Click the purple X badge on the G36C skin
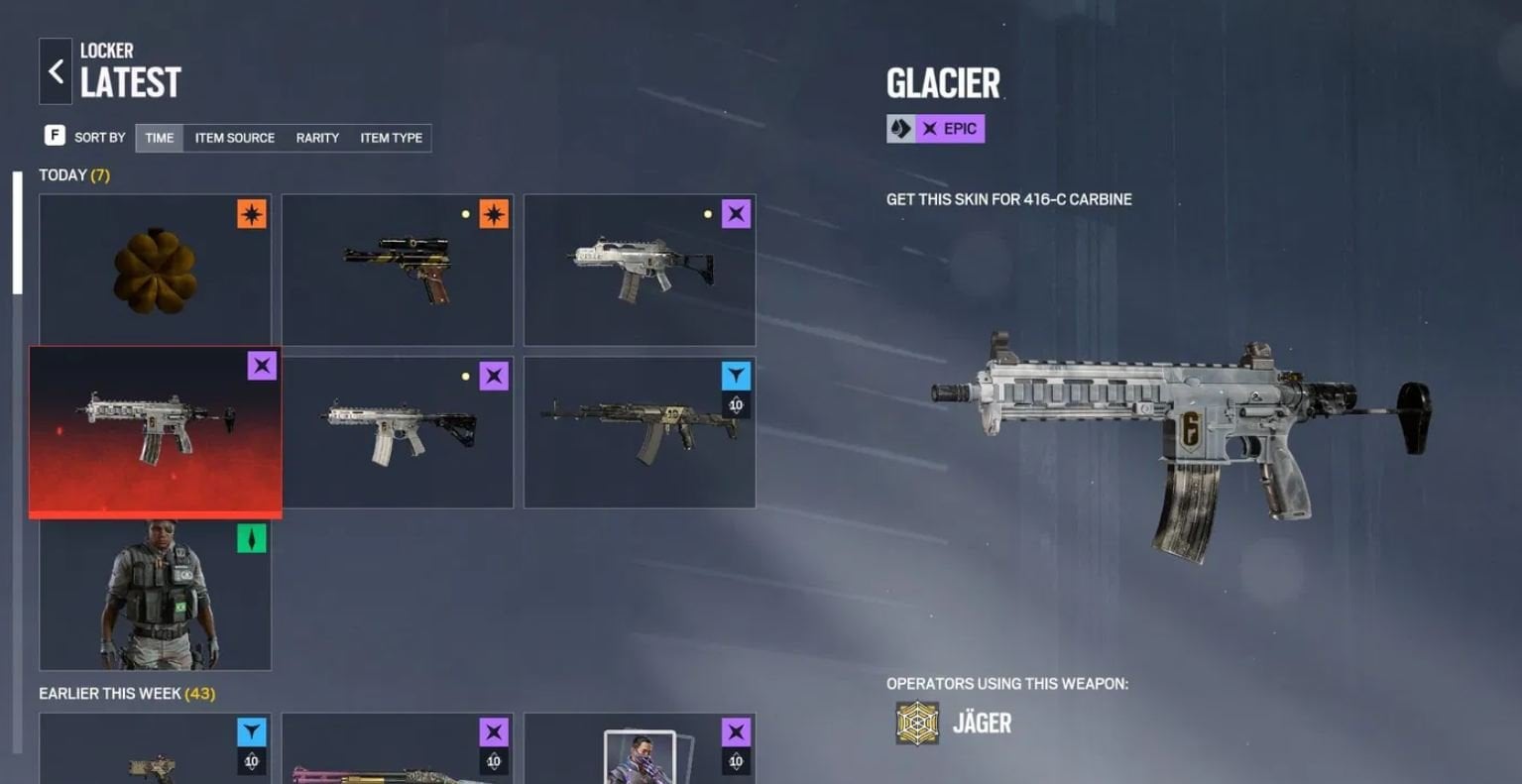The image size is (1522, 784). pos(738,212)
